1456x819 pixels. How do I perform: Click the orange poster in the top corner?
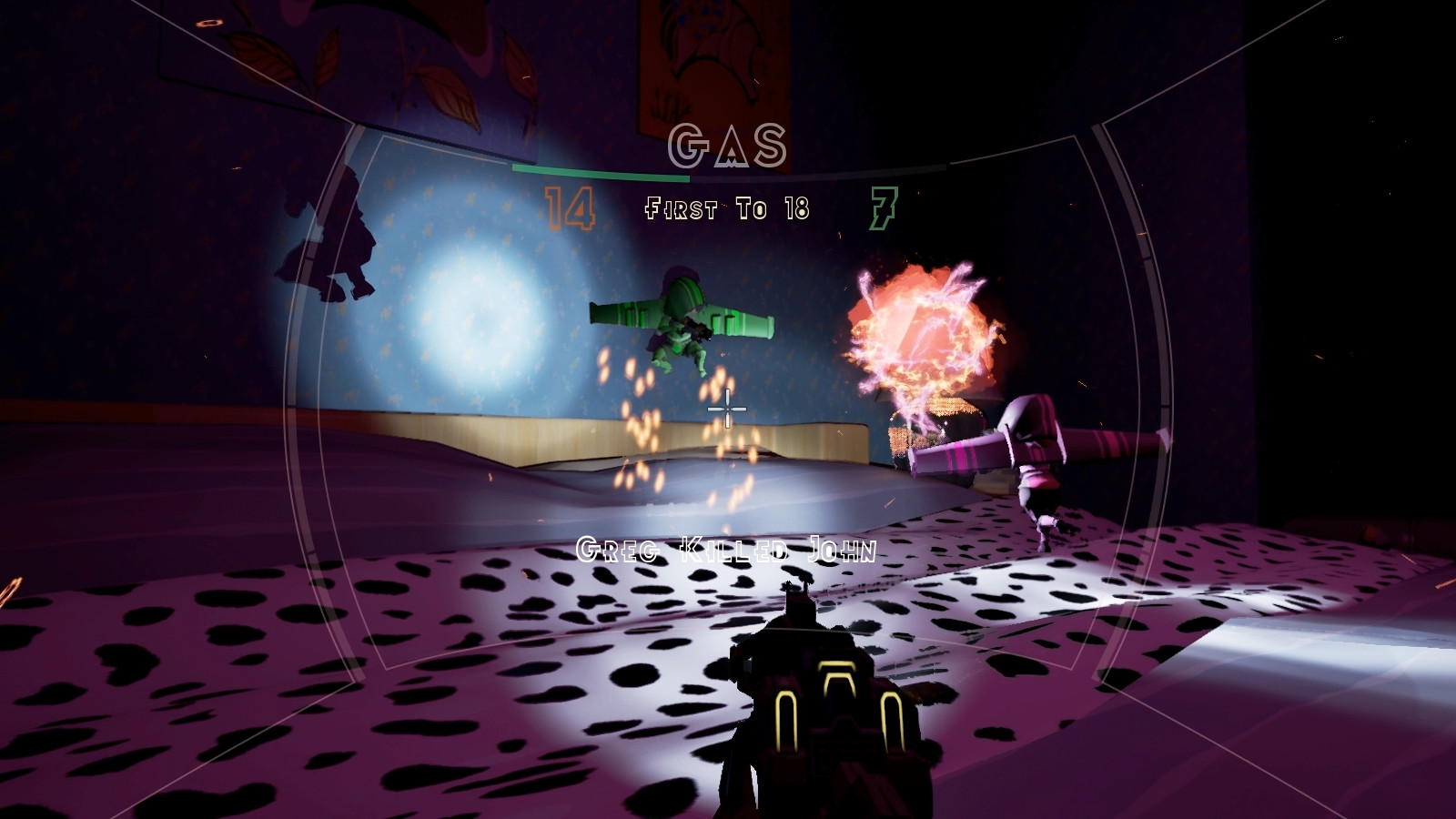pos(714,55)
